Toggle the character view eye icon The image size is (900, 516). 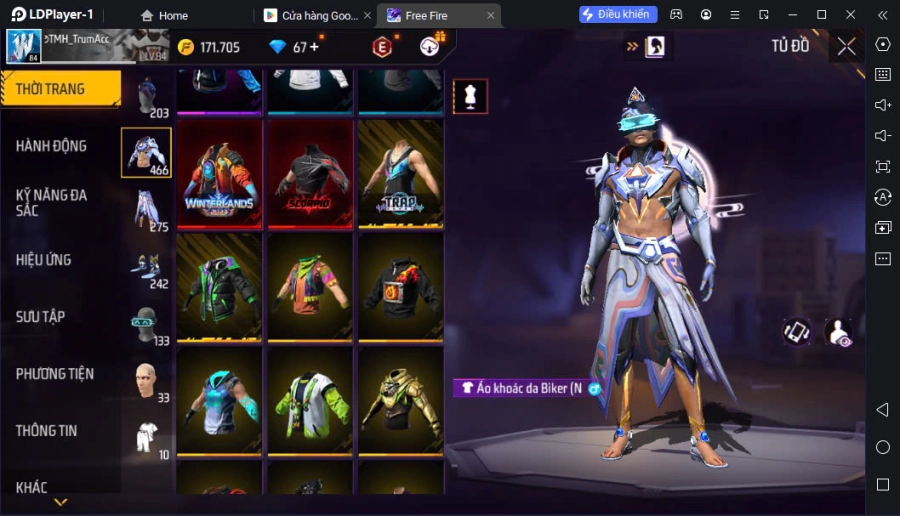(x=839, y=332)
